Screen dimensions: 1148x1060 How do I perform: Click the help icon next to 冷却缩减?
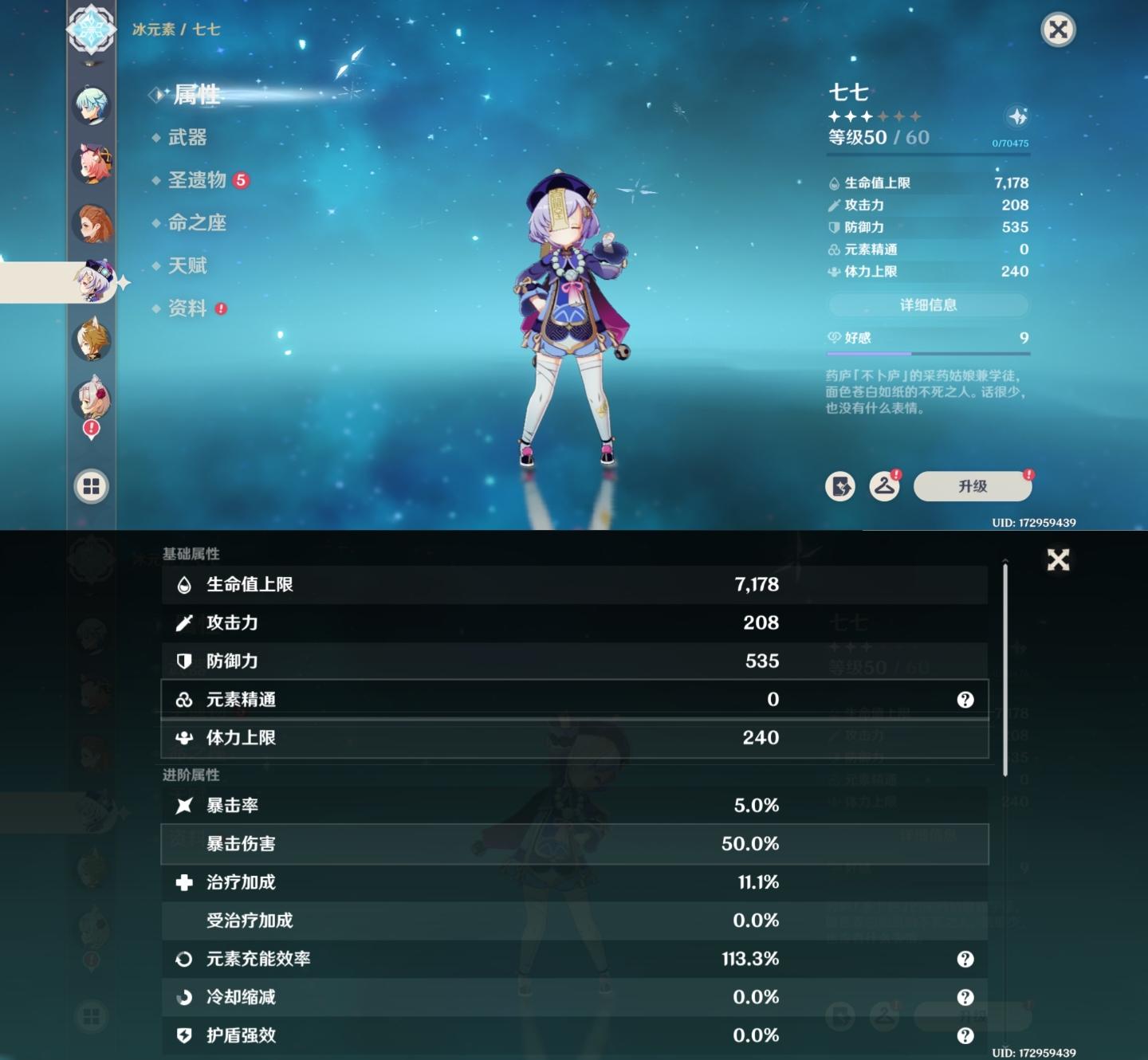coord(965,997)
